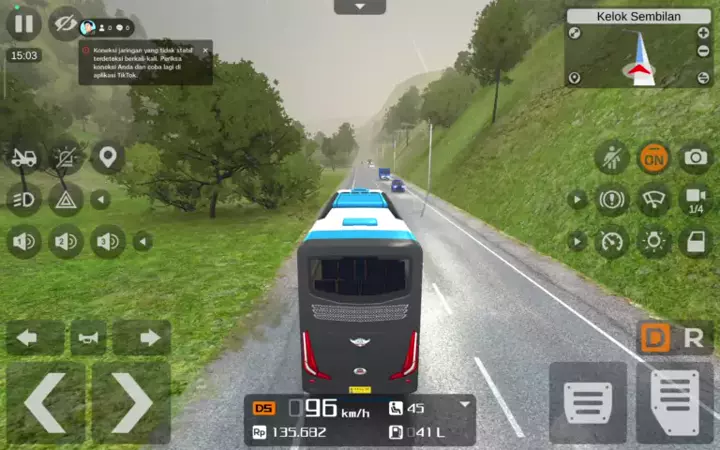This screenshot has width=720, height=450.
Task: Pause the game with the pause button
Action: (22, 22)
